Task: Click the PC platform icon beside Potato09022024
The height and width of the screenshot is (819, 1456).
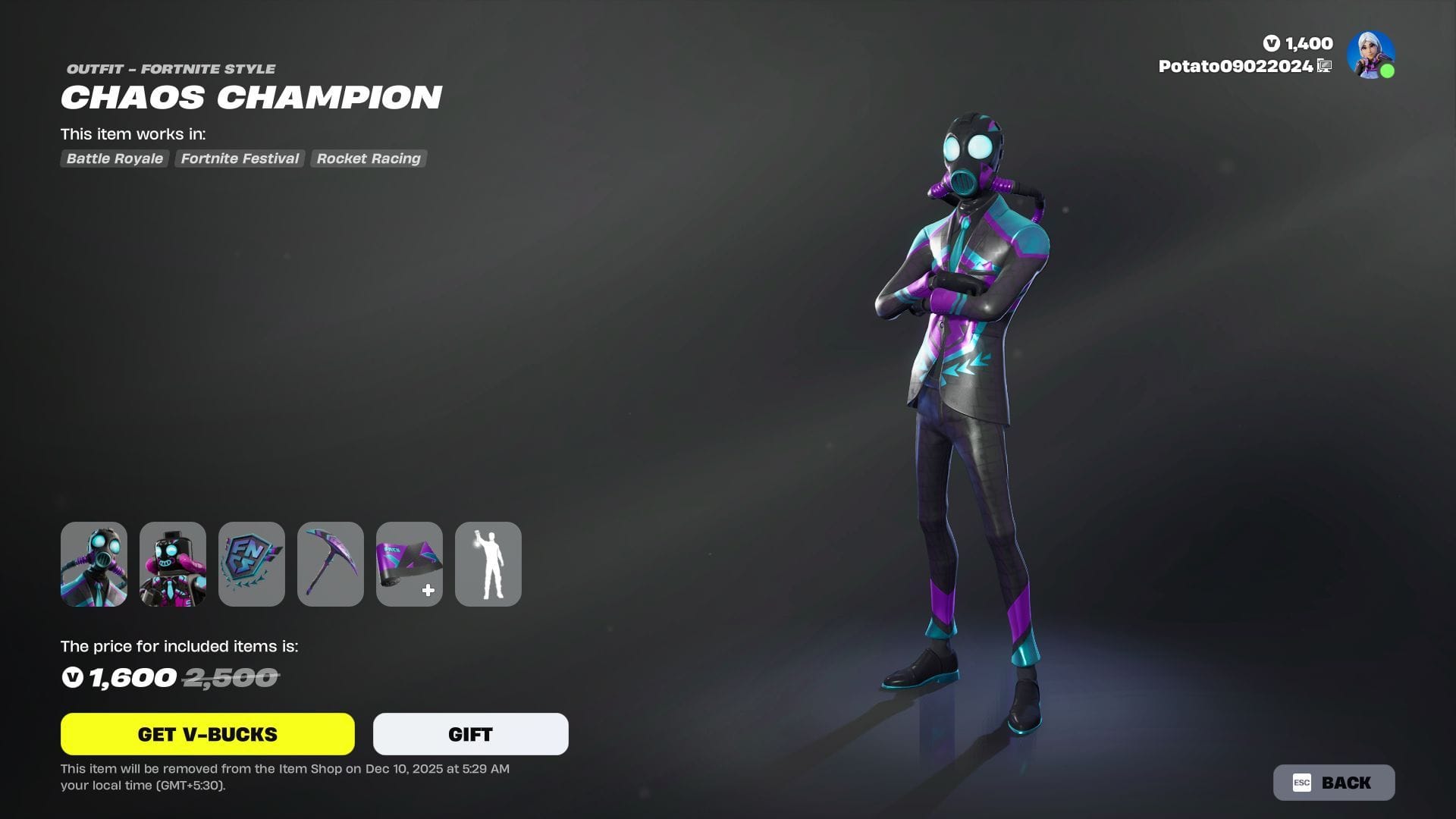Action: point(1324,66)
